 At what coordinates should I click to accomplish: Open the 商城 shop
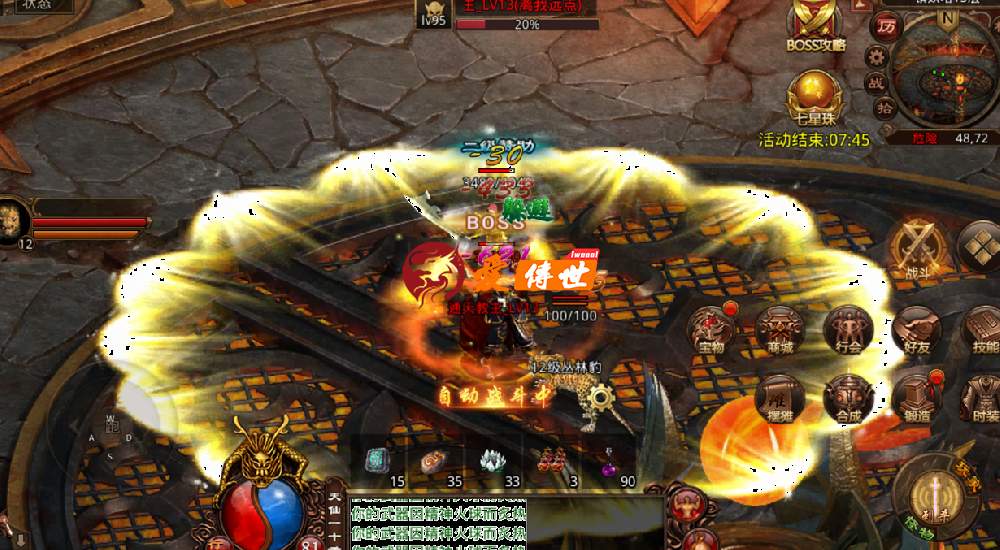779,331
